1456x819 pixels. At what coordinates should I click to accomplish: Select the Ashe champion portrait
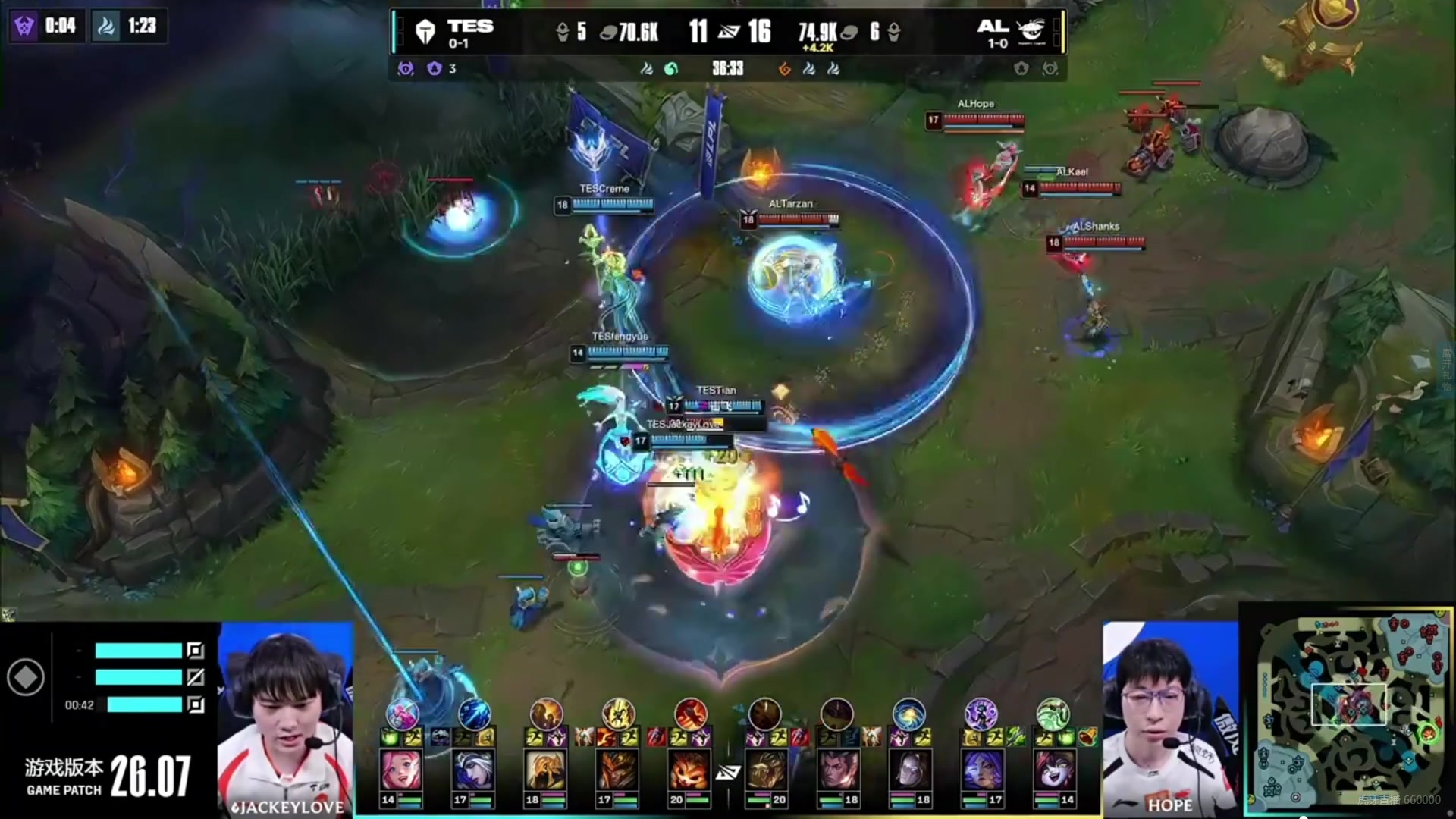point(472,770)
